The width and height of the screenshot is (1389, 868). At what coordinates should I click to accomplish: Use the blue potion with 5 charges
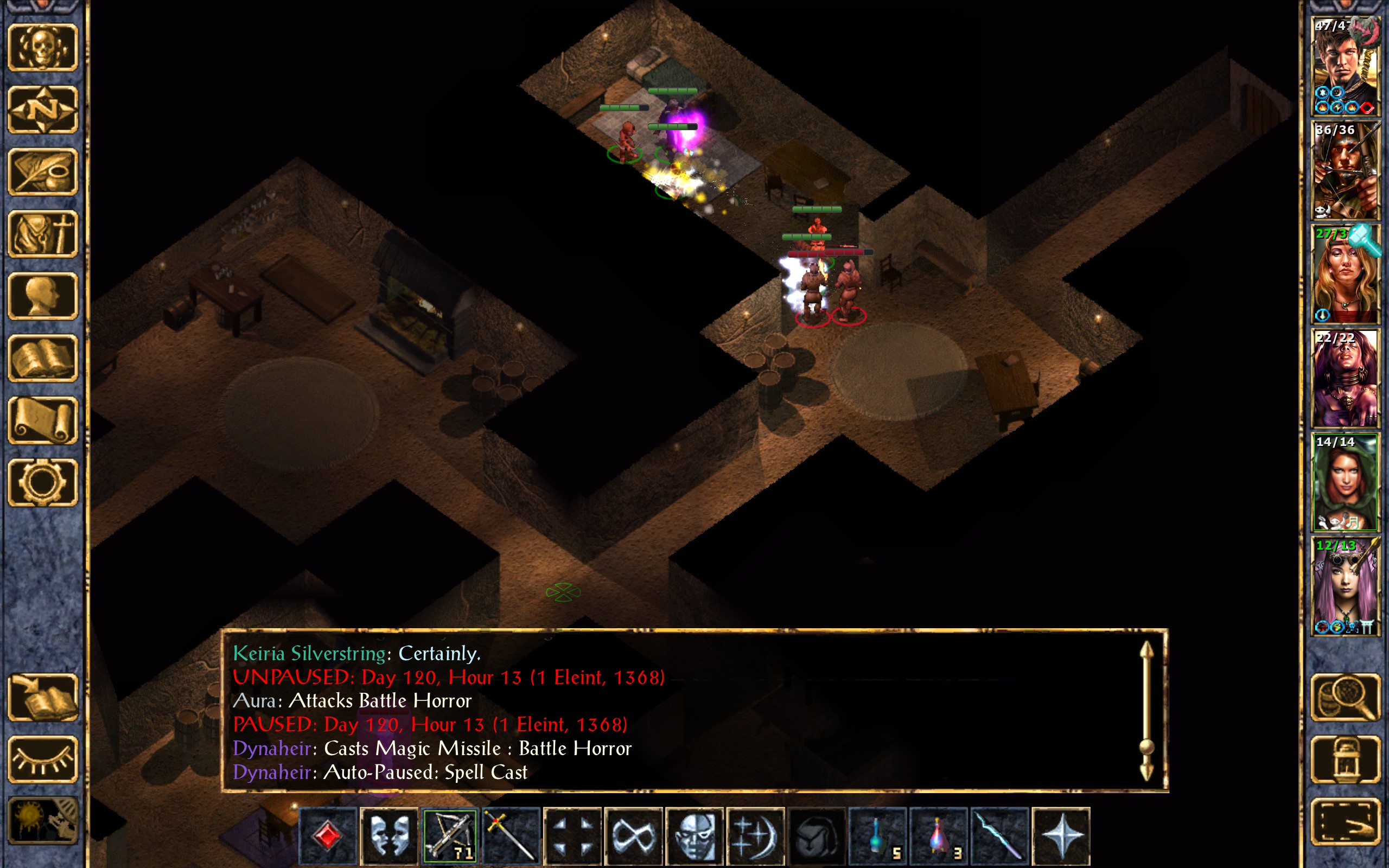click(877, 835)
